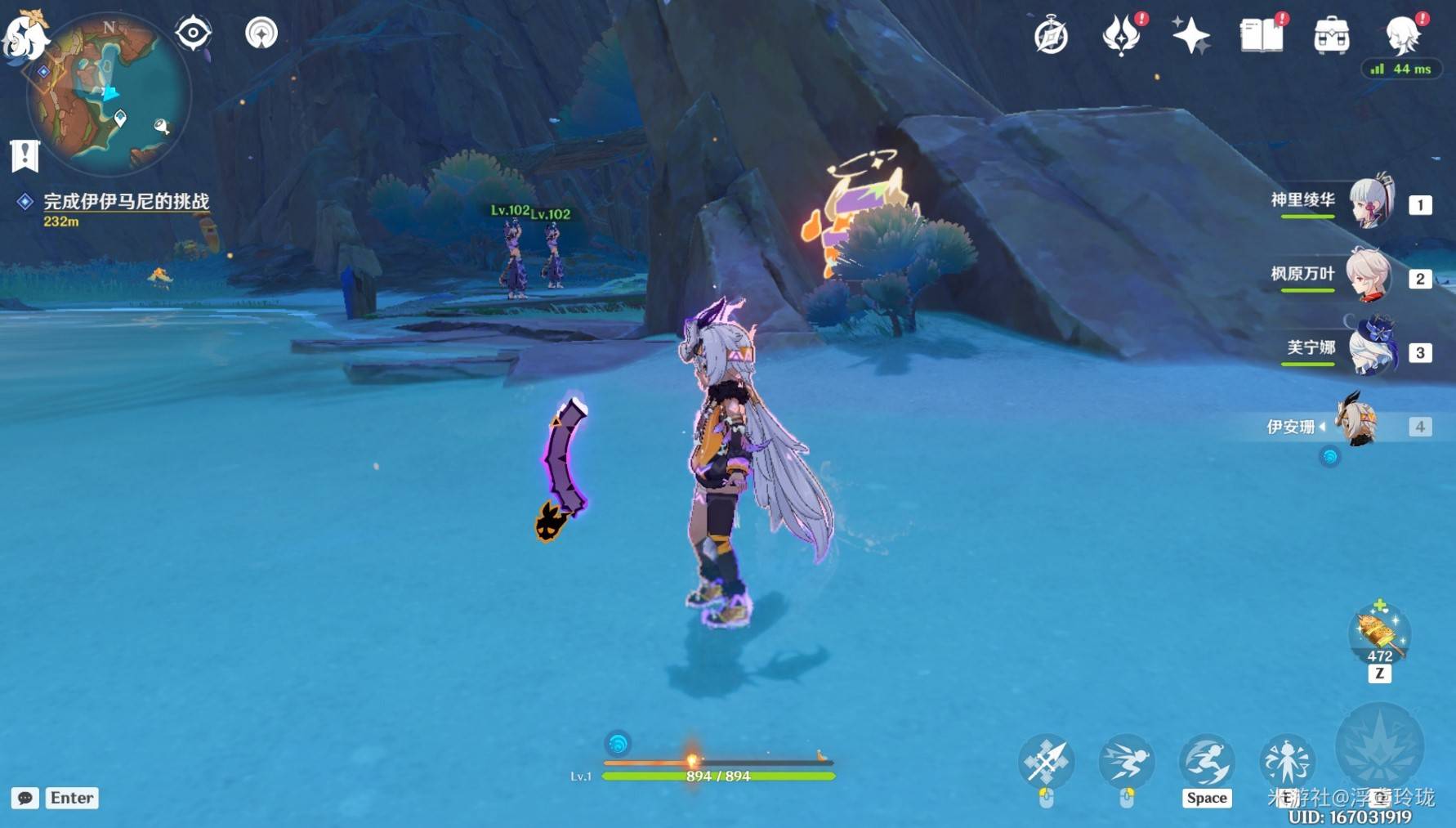
Task: Switch to party member 枫原万叶
Action: pyautogui.click(x=1370, y=275)
